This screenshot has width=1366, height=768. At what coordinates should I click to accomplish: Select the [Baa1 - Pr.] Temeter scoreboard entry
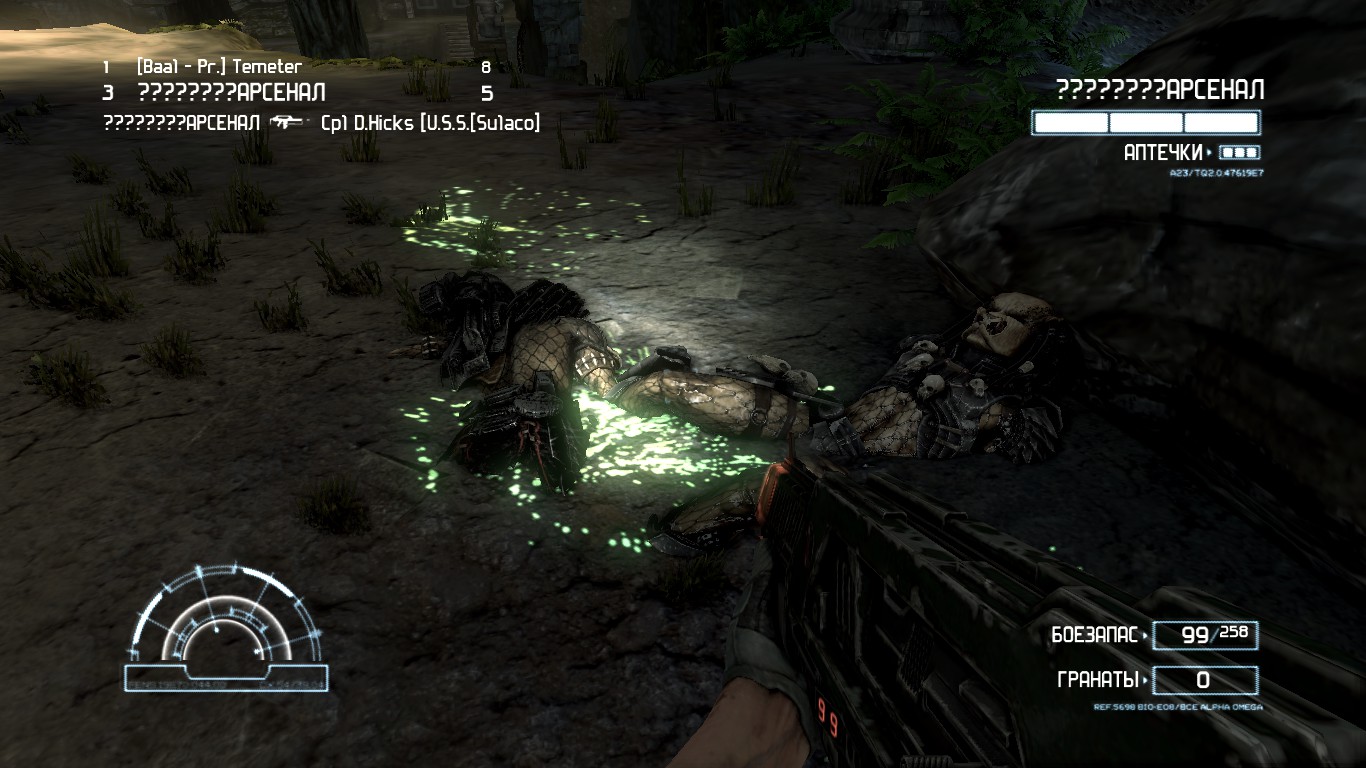tap(216, 66)
